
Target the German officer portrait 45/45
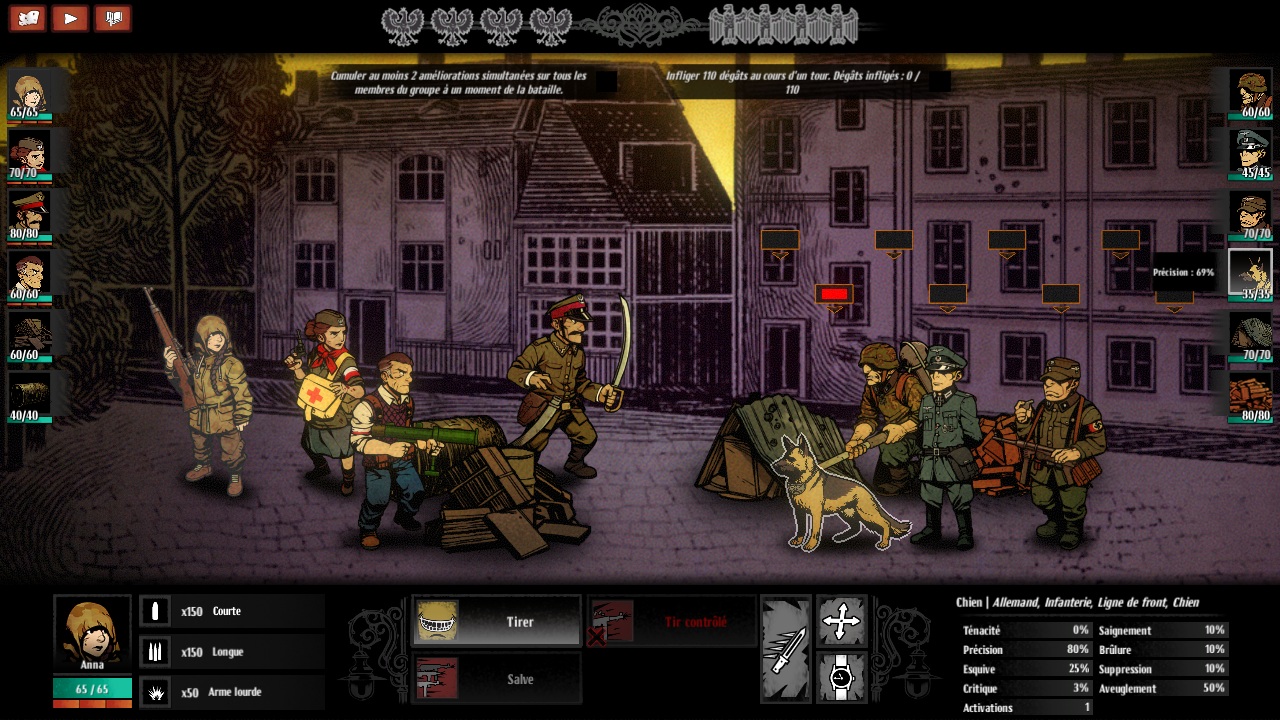[1250, 151]
